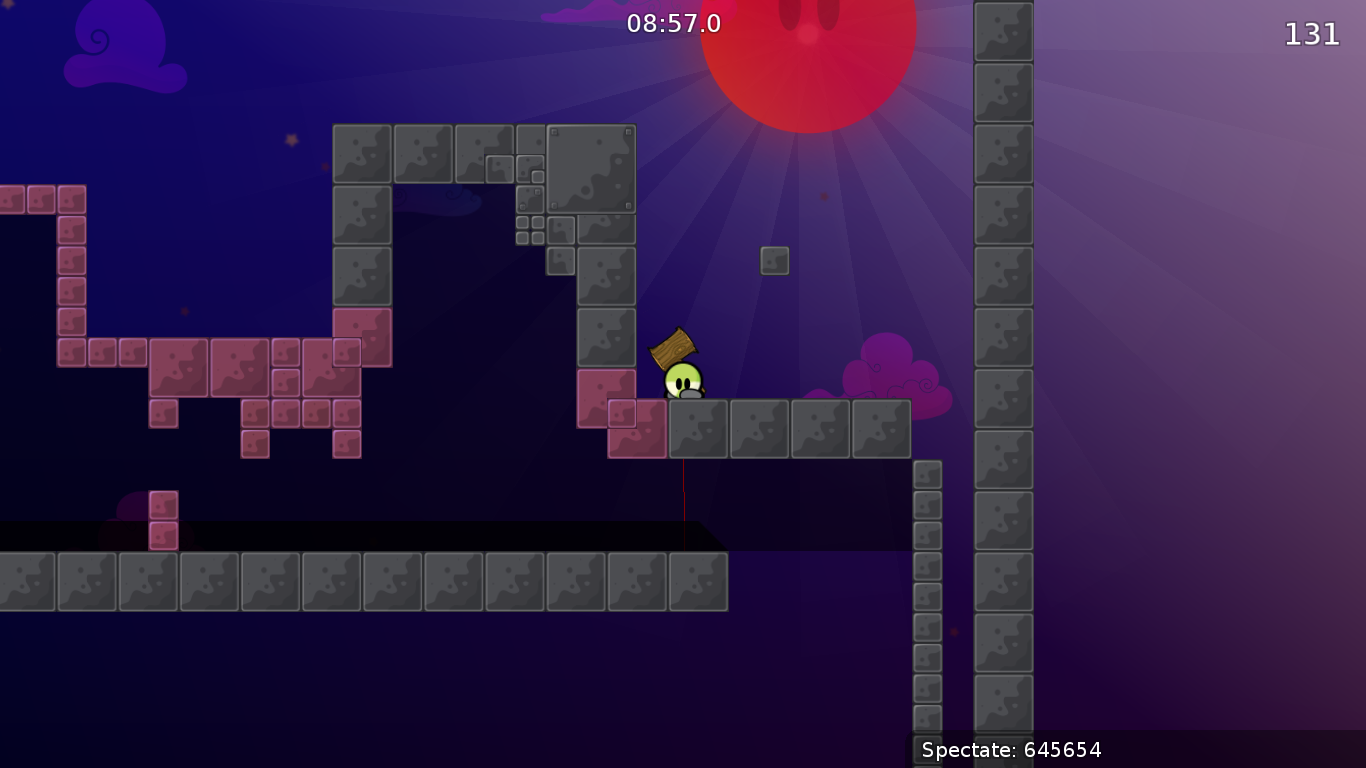Screen dimensions: 1366x768
Task: Select the pink block beneath the player's platform
Action: tap(635, 430)
